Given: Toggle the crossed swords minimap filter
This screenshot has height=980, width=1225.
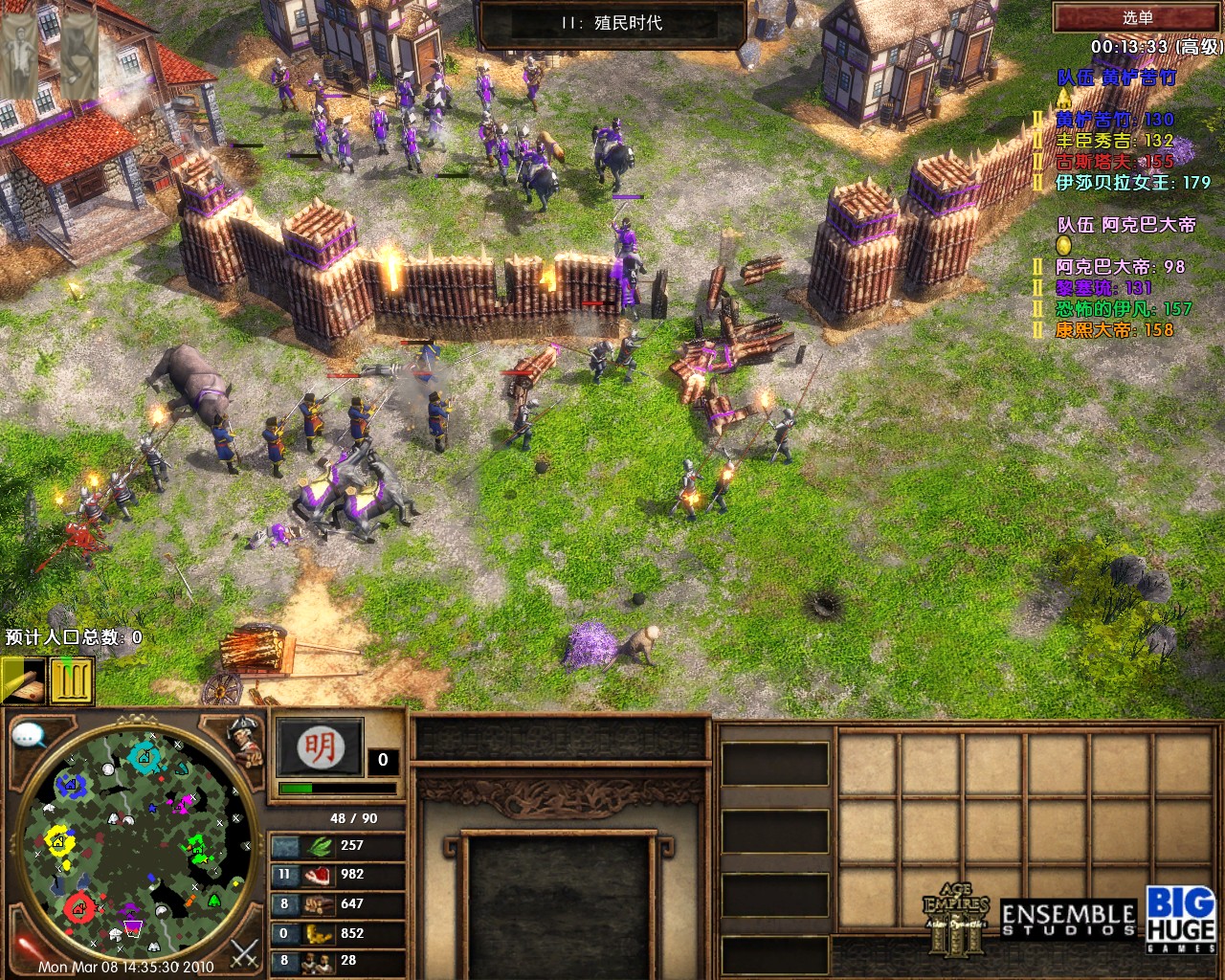Looking at the screenshot, I should tap(245, 952).
